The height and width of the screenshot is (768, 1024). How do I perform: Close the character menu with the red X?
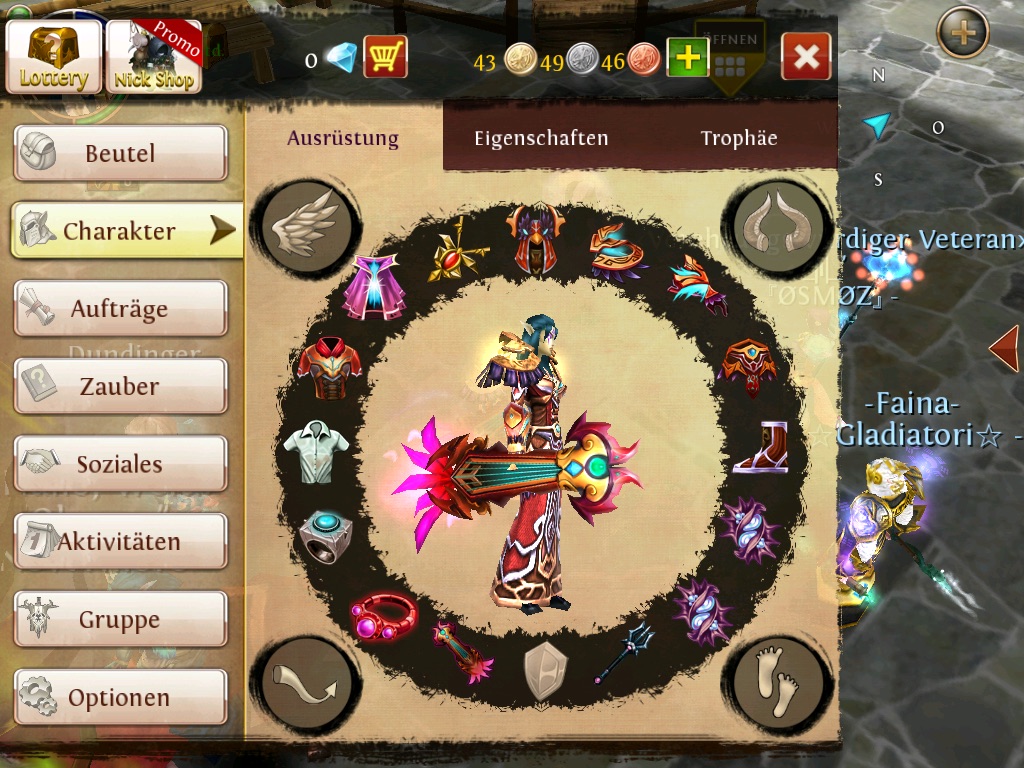click(806, 57)
